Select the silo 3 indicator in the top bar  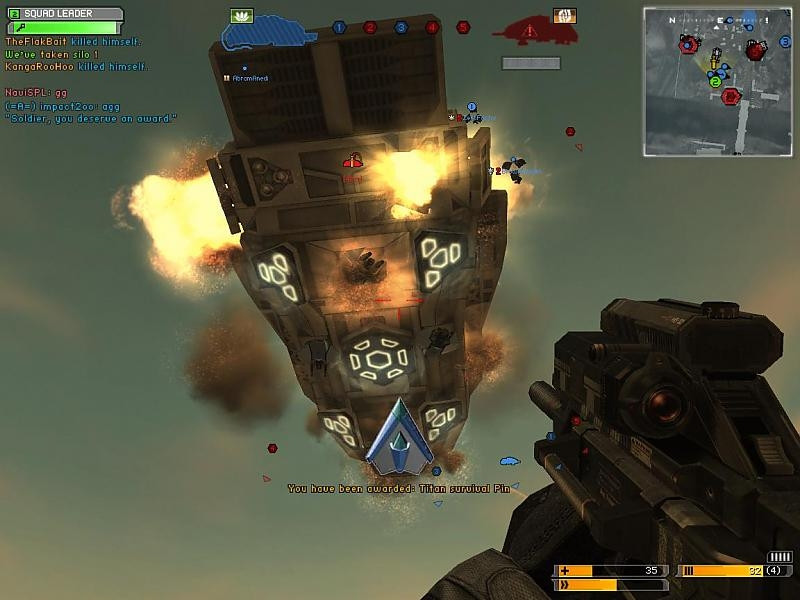click(x=401, y=27)
